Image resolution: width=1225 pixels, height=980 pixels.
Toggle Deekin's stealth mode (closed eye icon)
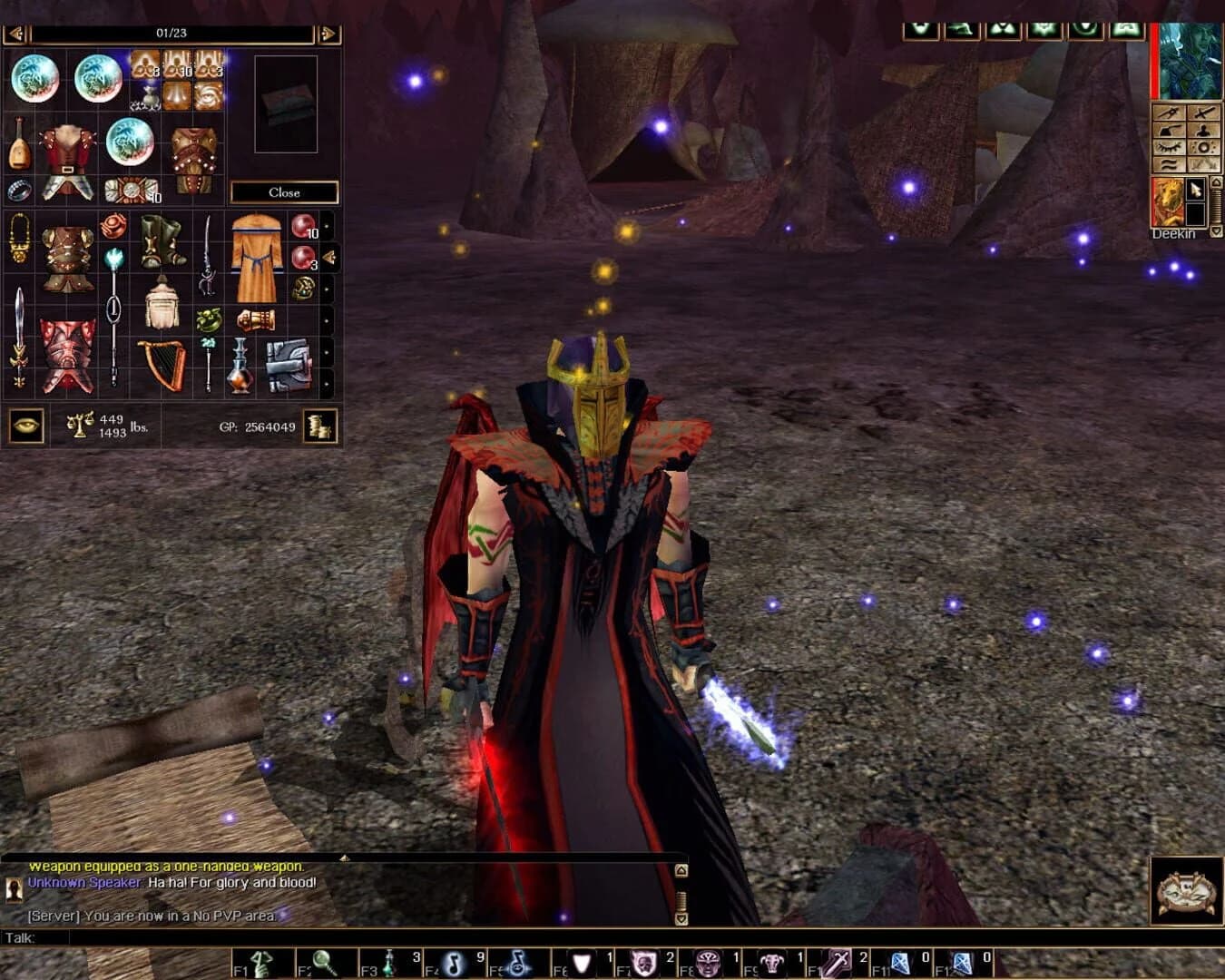[x=1170, y=147]
